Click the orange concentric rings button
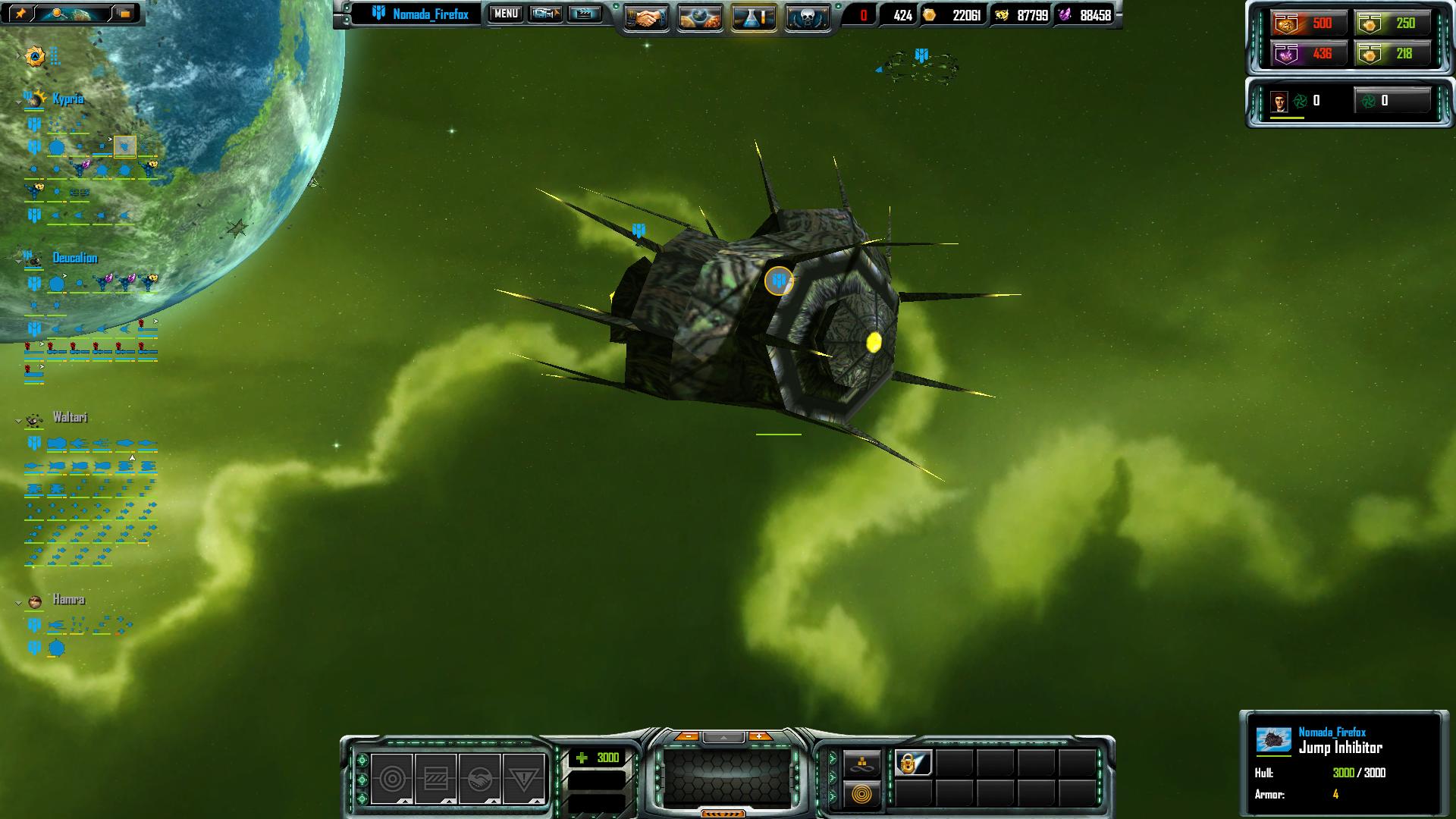1456x819 pixels. 862,794
